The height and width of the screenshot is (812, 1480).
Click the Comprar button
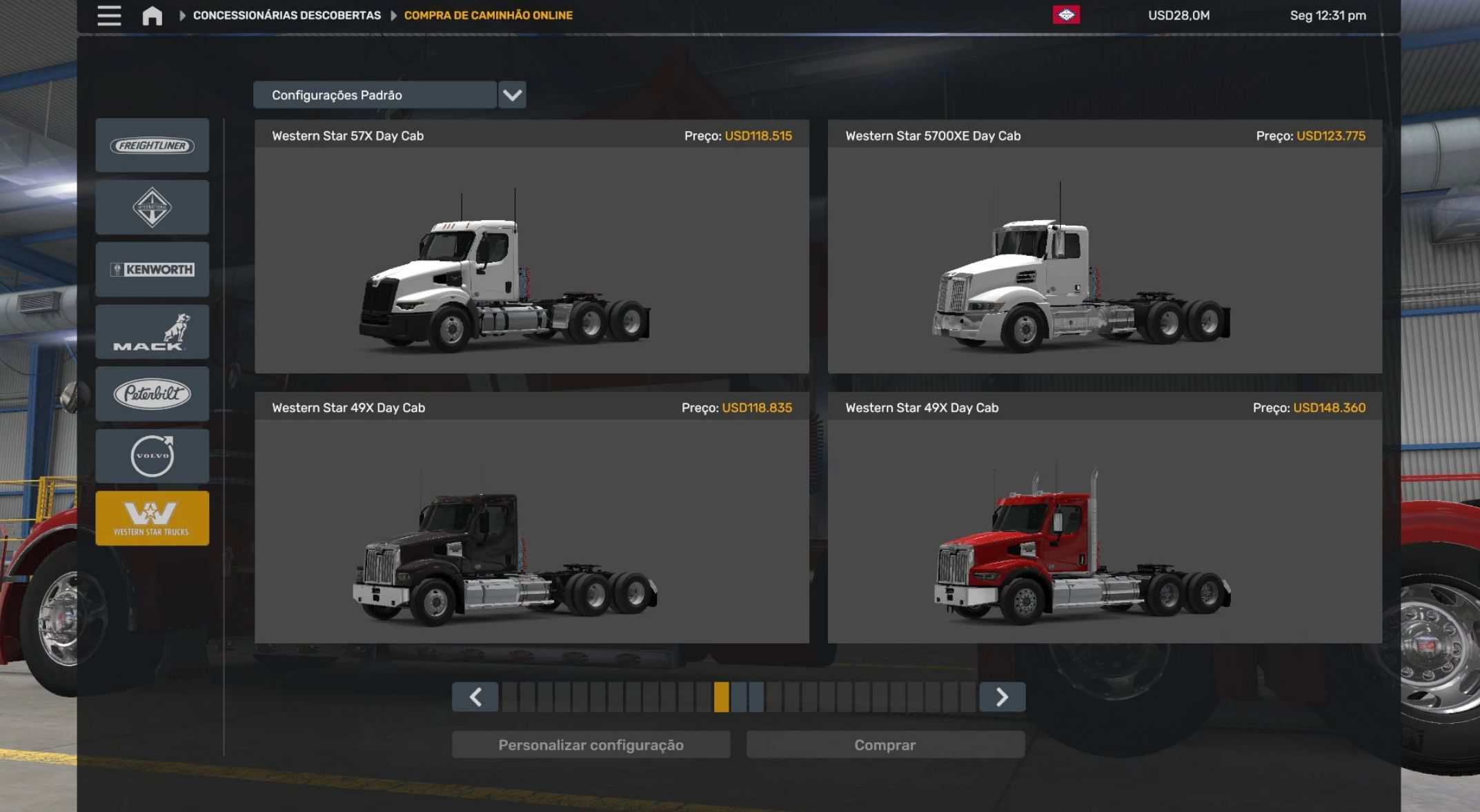pos(885,745)
